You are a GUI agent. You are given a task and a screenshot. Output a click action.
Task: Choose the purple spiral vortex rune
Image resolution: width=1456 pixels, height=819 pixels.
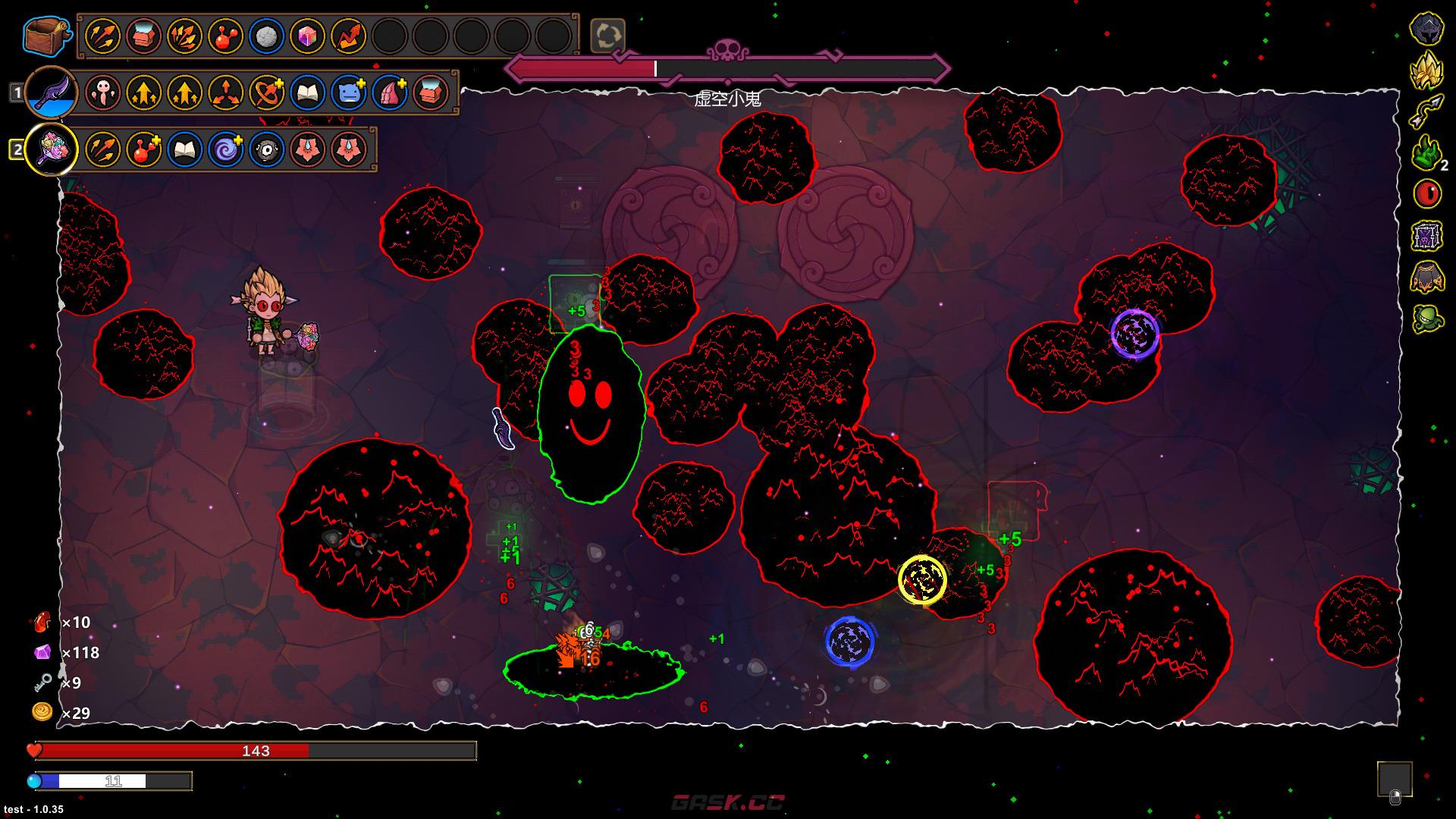(225, 149)
